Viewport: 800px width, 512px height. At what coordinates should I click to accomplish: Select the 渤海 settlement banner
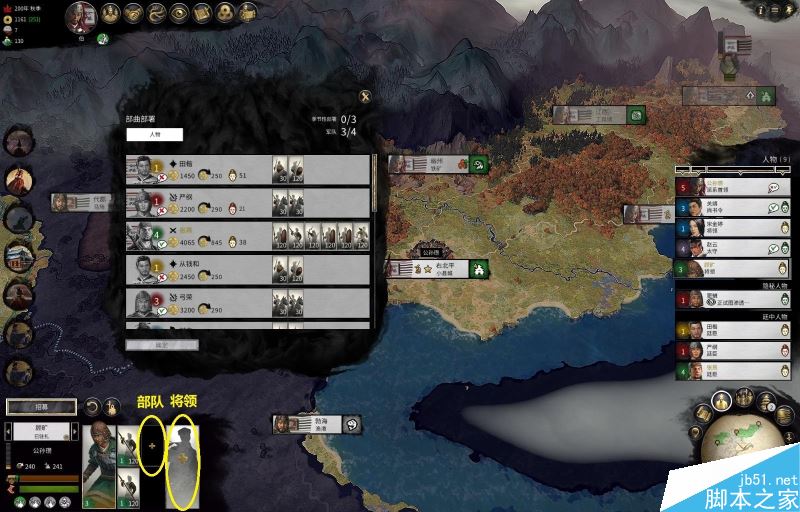tap(316, 424)
